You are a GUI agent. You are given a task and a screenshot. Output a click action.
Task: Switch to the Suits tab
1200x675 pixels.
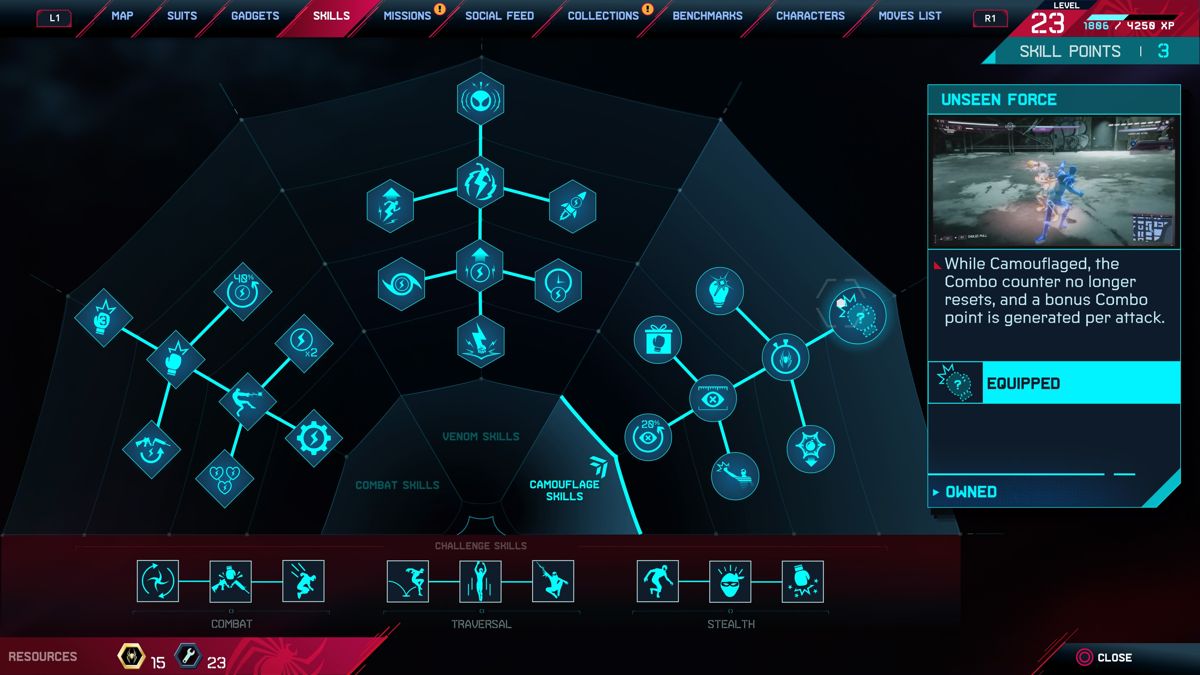tap(182, 16)
